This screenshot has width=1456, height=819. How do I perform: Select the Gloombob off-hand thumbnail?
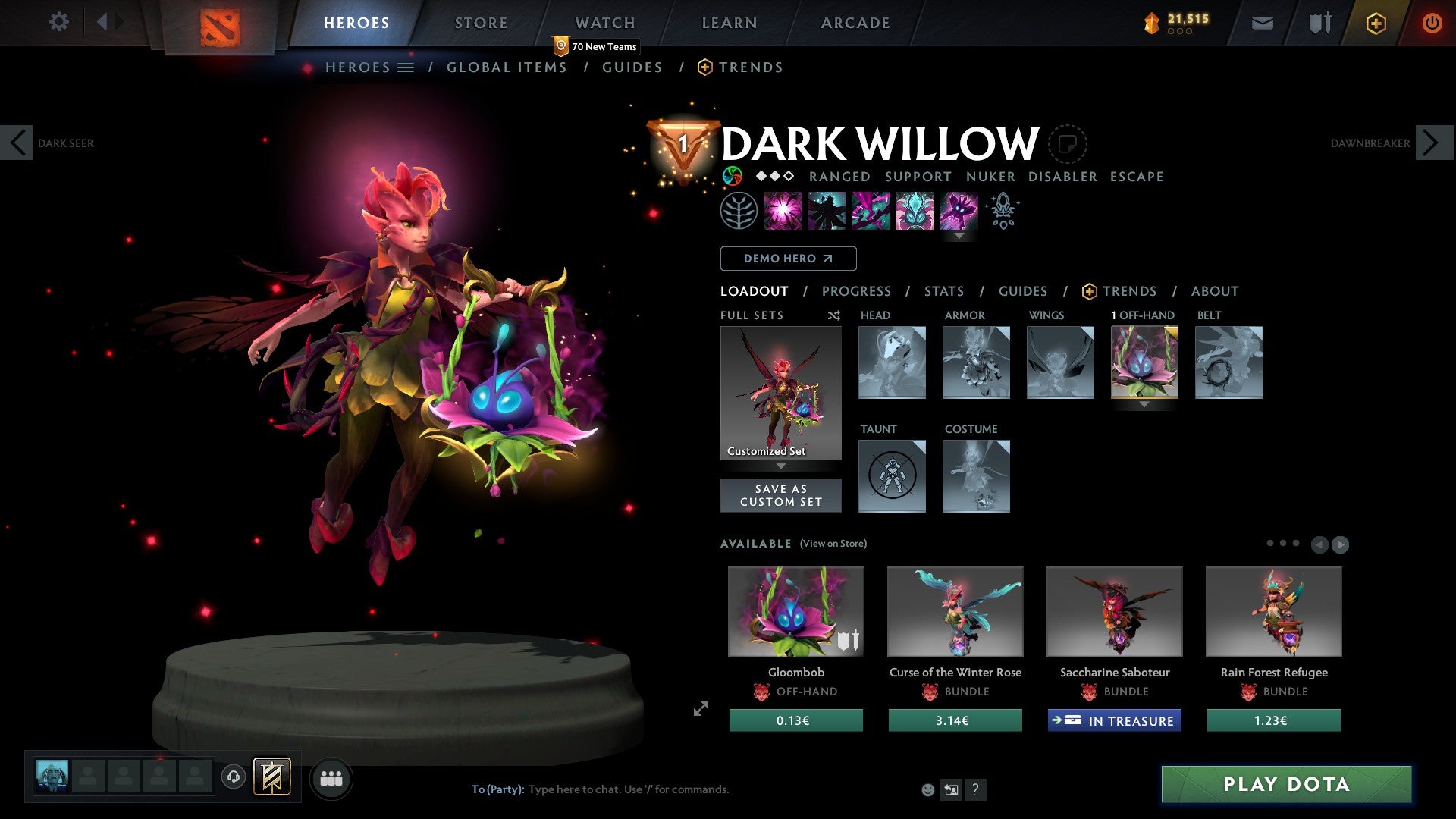tap(795, 611)
